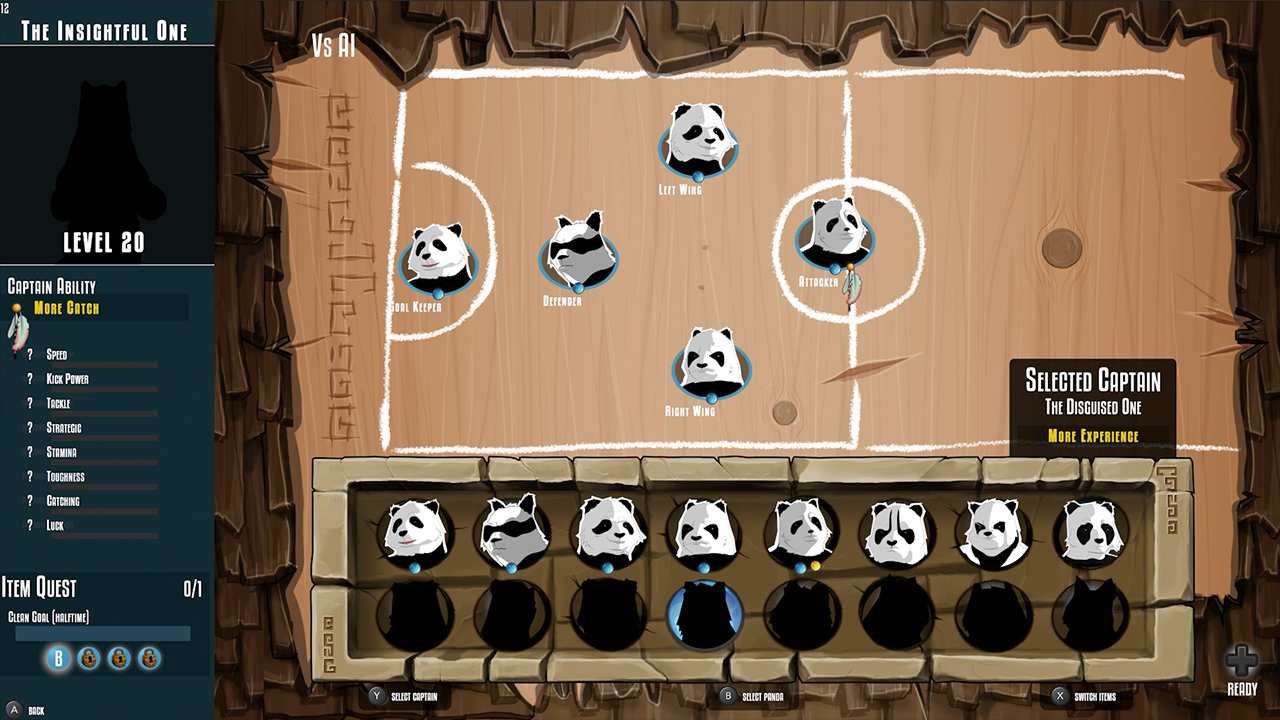Select the highlighted captain silhouette slot
The image size is (1280, 720).
705,618
